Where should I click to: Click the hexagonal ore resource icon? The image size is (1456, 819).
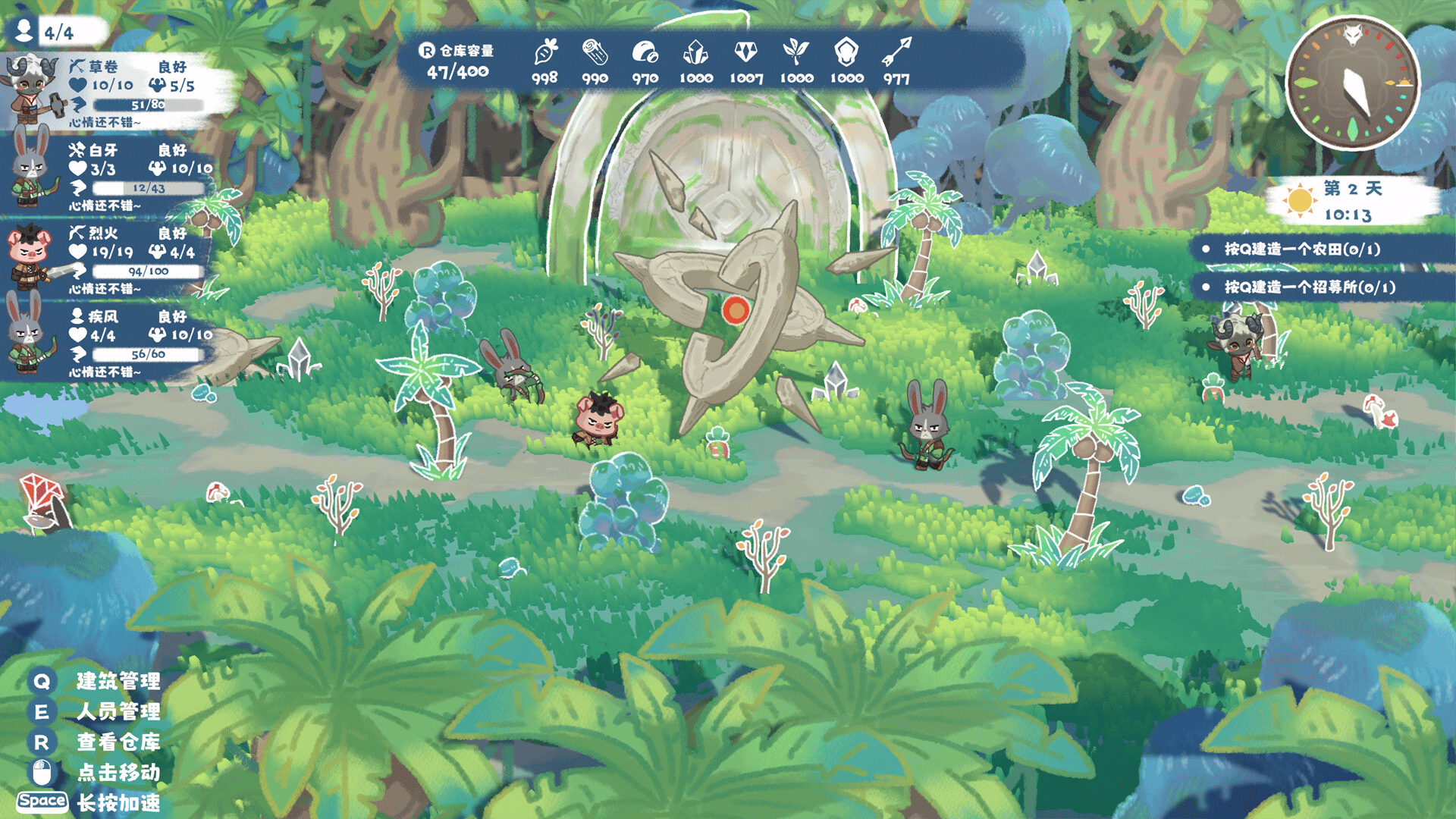846,52
